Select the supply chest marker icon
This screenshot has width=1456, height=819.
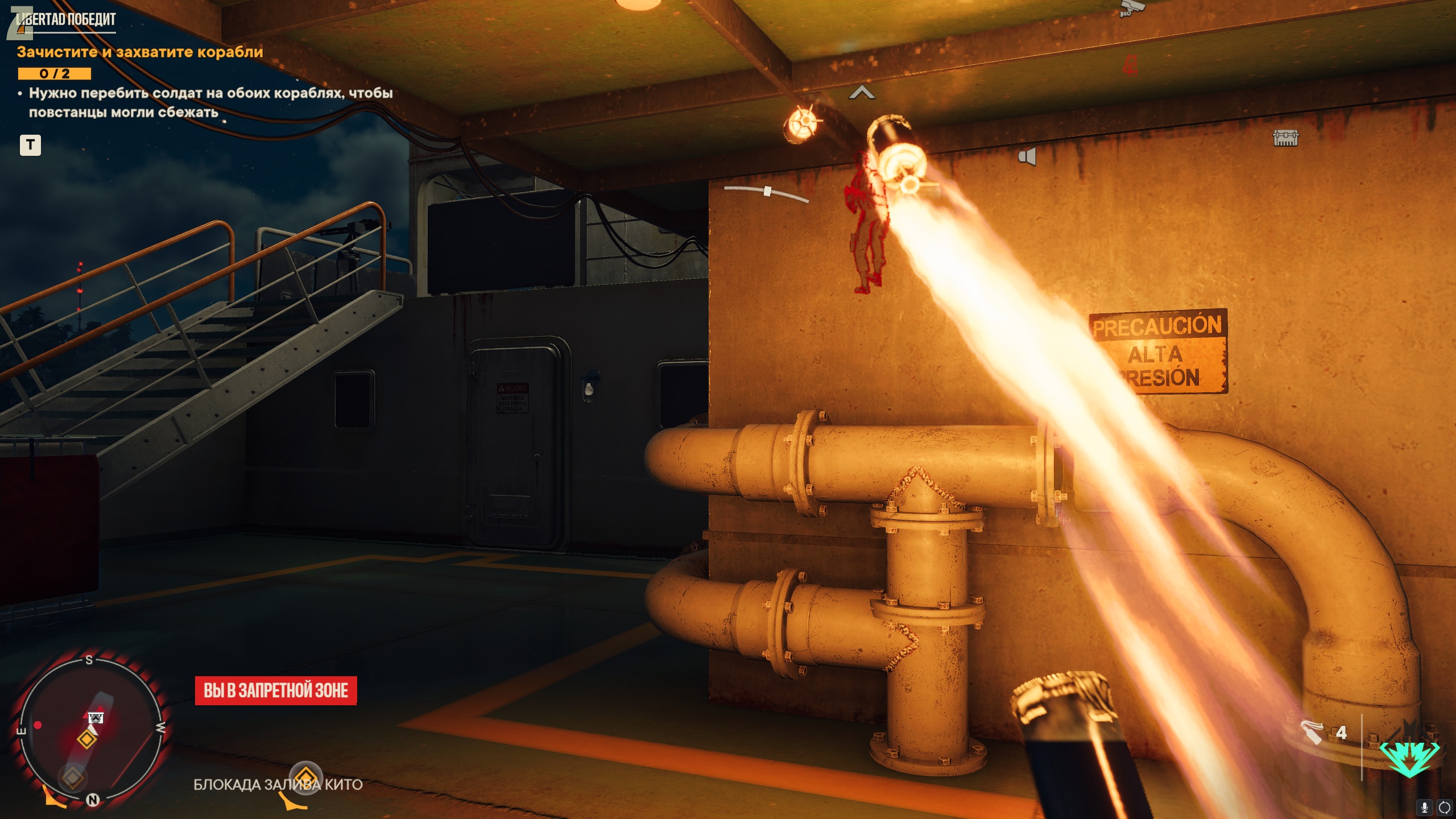(1285, 138)
